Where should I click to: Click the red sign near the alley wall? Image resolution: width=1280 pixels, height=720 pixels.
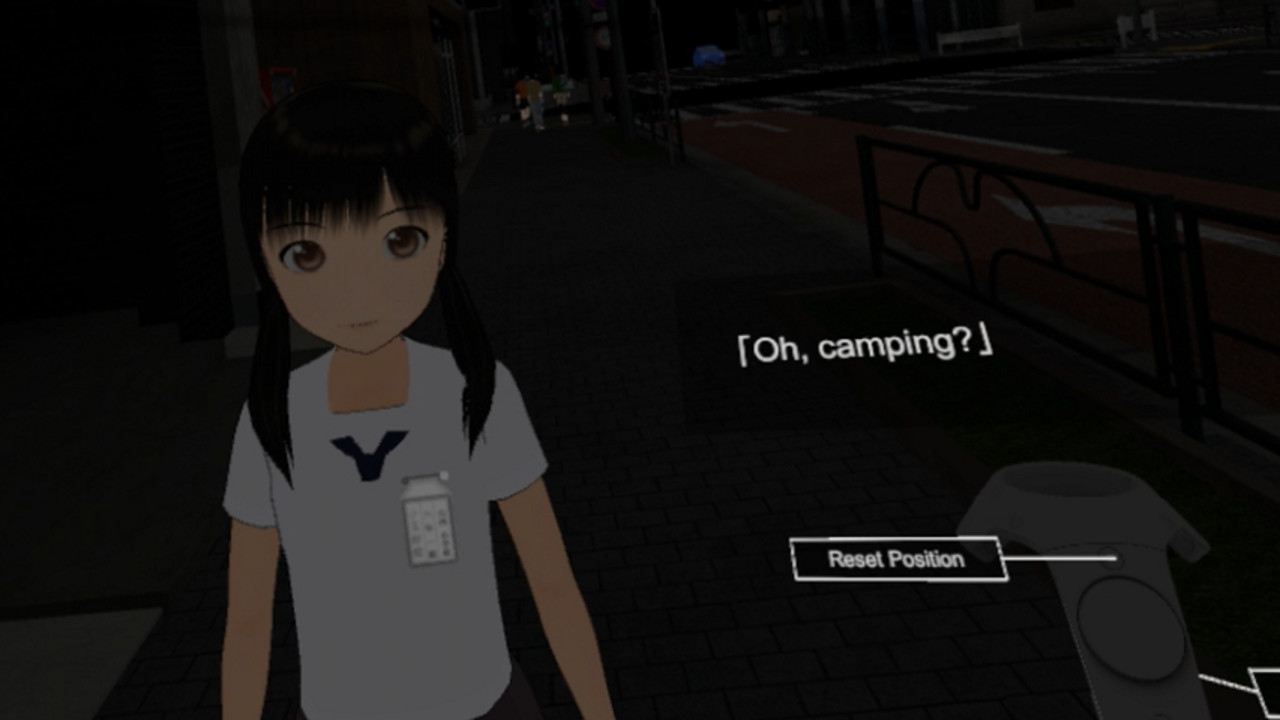tap(282, 80)
